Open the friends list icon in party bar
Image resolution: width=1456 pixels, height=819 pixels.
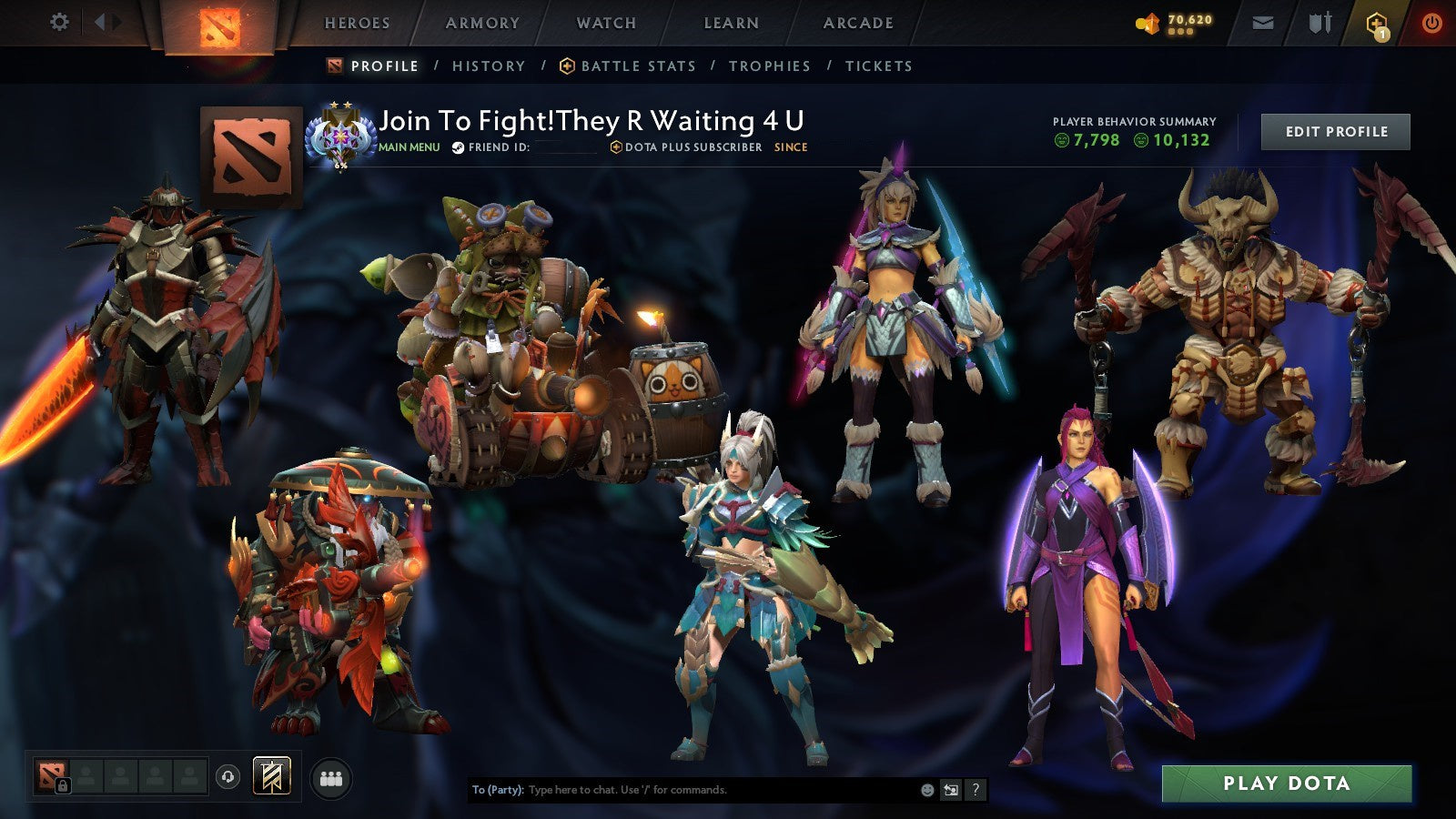click(331, 776)
